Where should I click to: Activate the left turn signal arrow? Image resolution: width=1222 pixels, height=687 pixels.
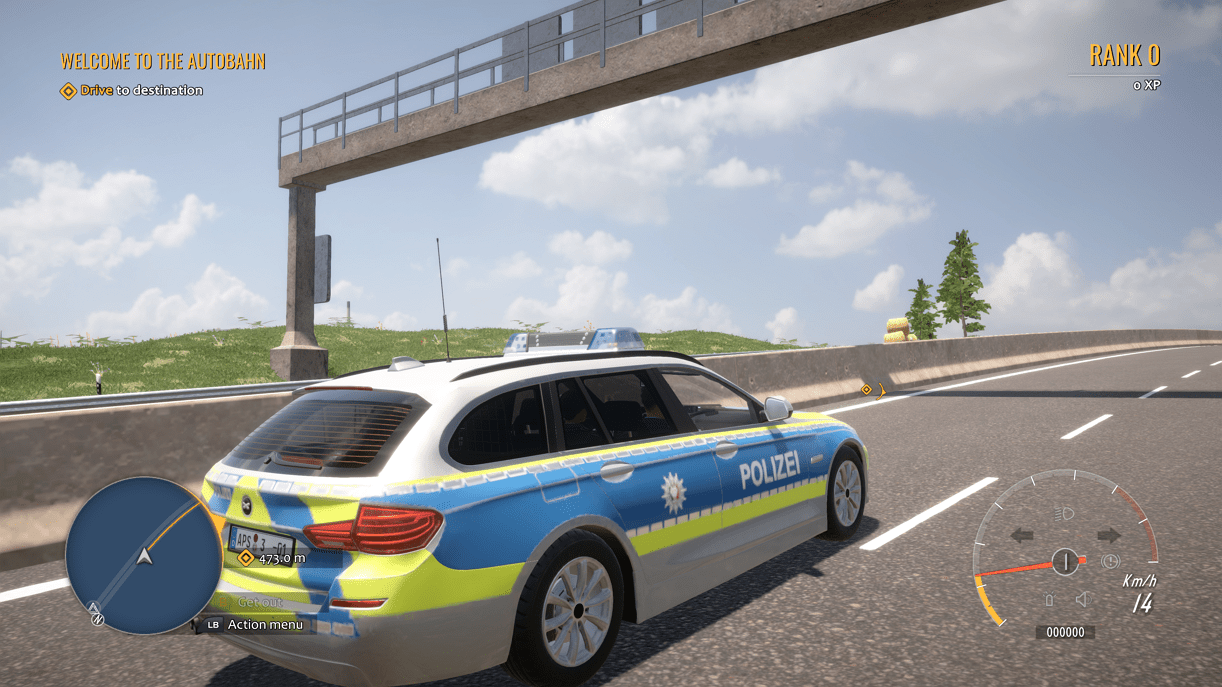point(1022,536)
